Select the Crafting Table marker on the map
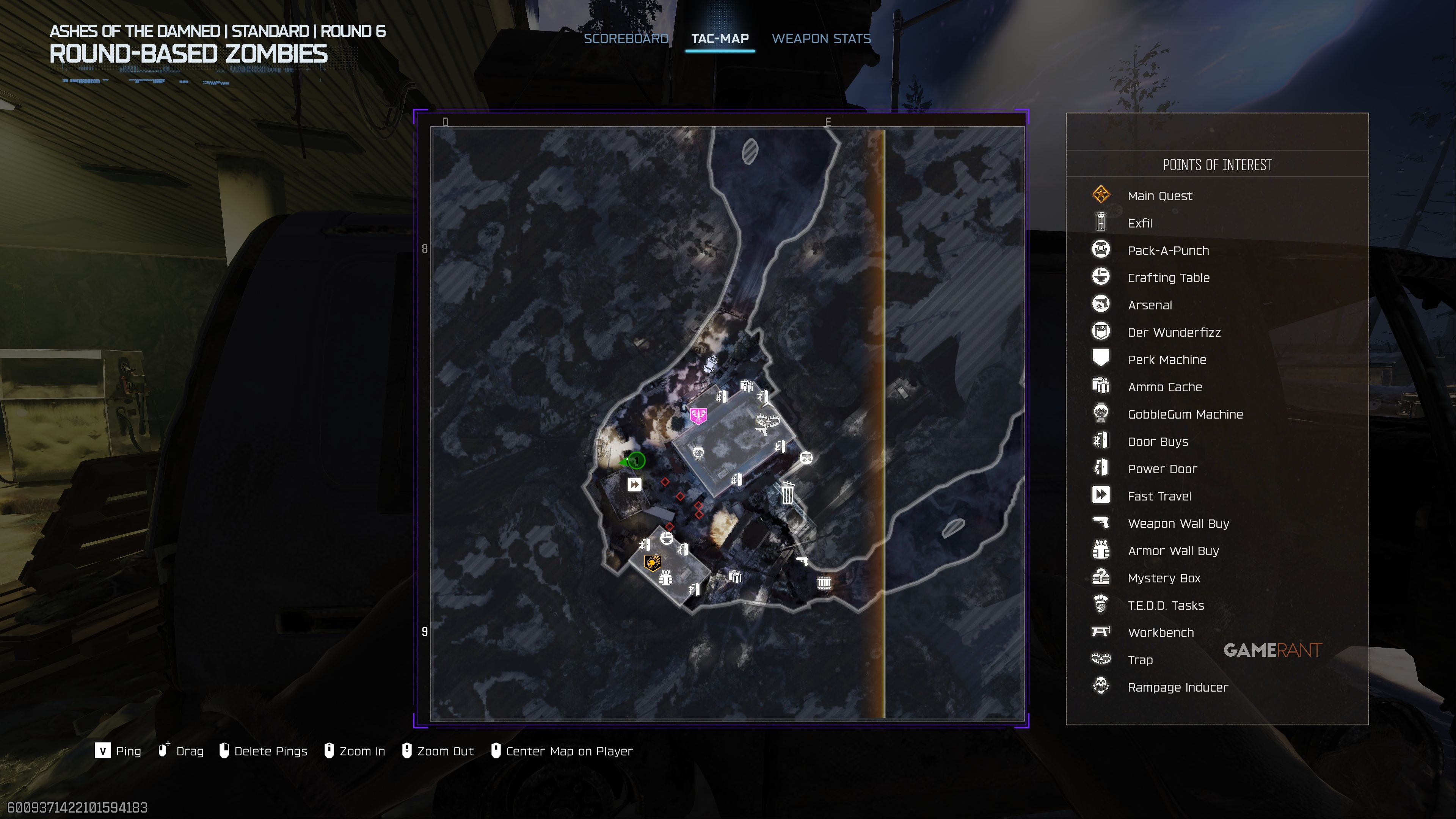 667,538
